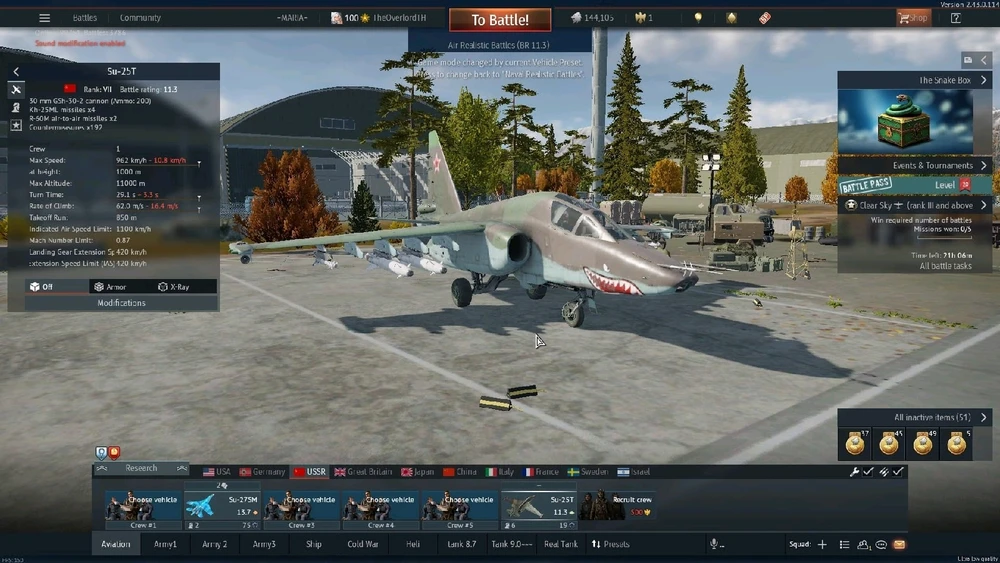This screenshot has width=1000, height=563.
Task: Select the Great Britain nation tab
Action: coord(363,472)
